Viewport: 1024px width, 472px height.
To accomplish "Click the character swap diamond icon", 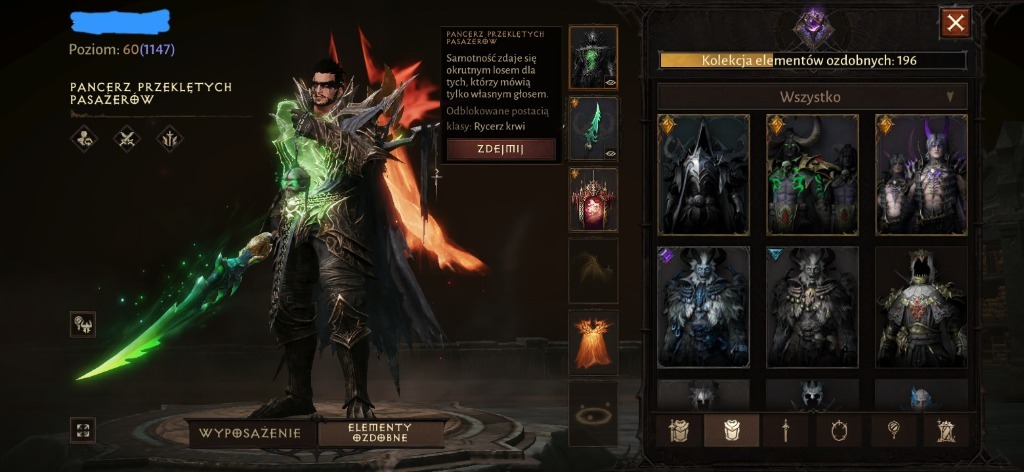I will point(83,323).
